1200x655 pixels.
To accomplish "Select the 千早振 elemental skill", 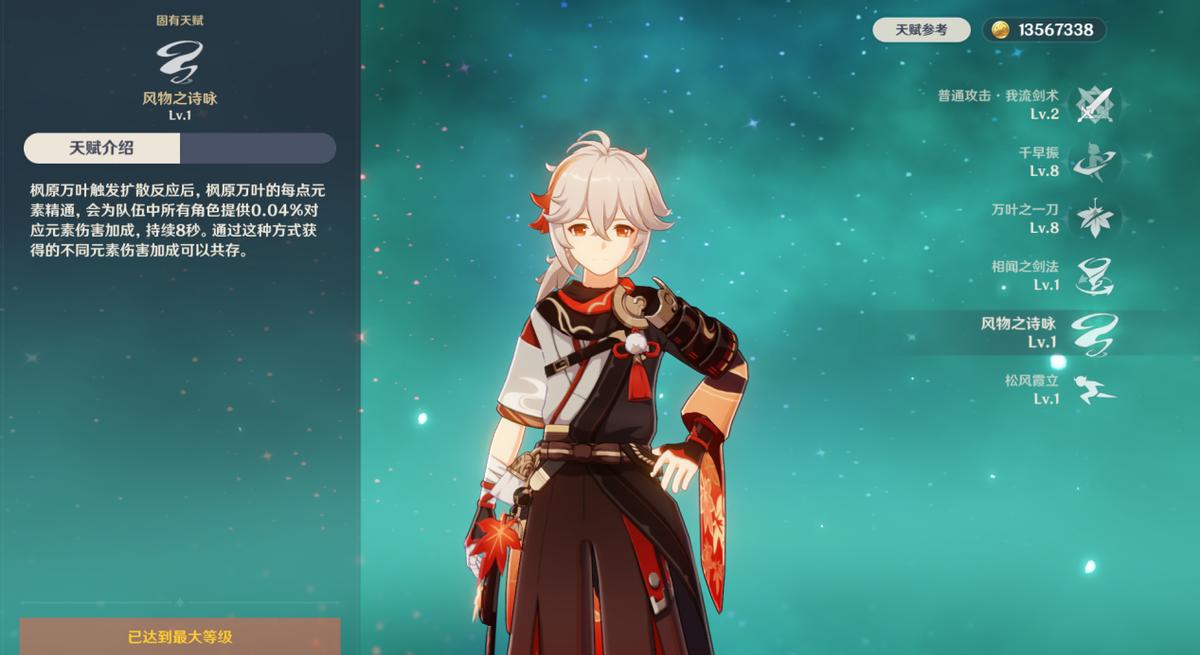I will [1094, 162].
